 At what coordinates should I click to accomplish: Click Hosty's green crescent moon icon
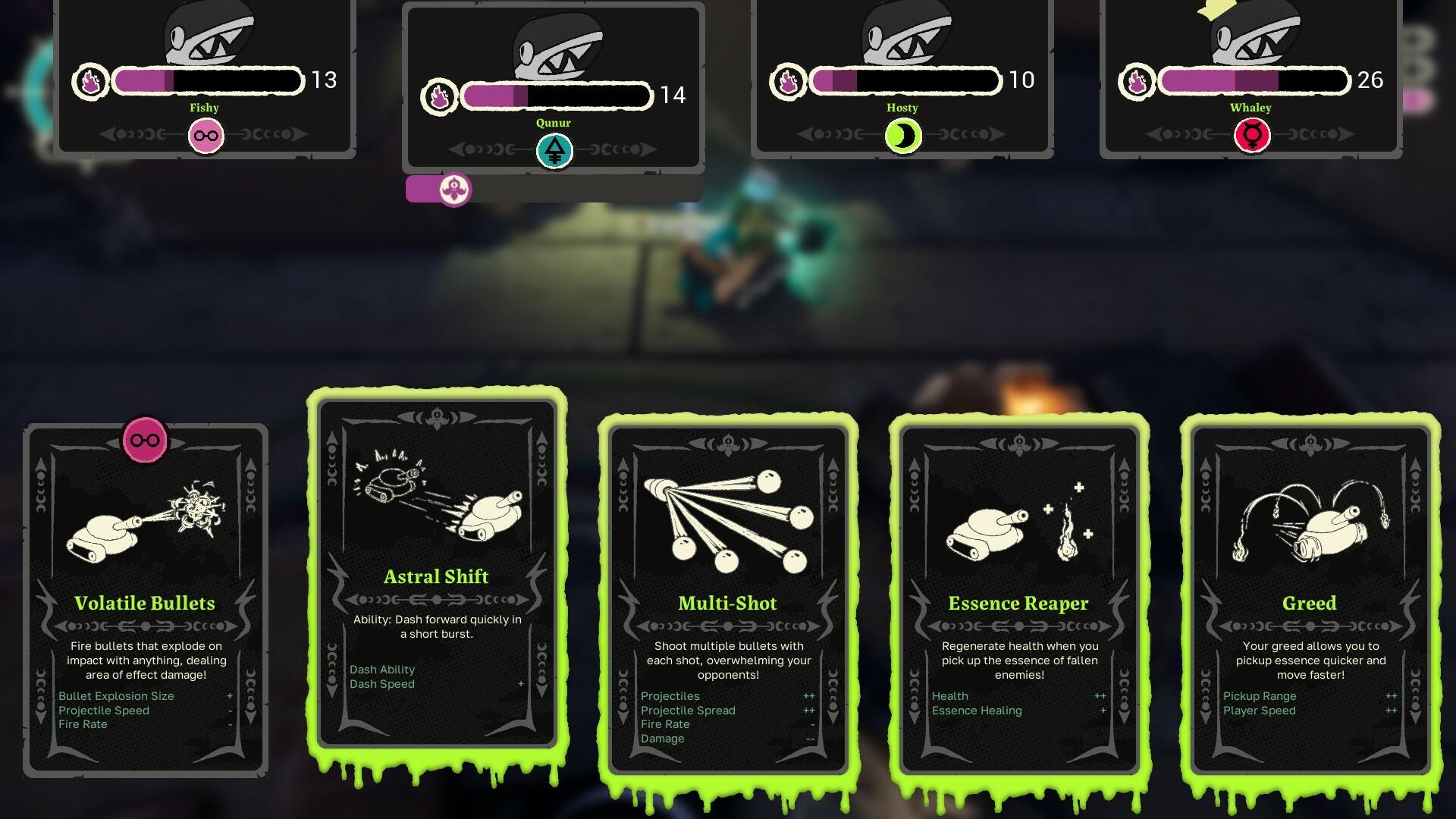pos(902,136)
